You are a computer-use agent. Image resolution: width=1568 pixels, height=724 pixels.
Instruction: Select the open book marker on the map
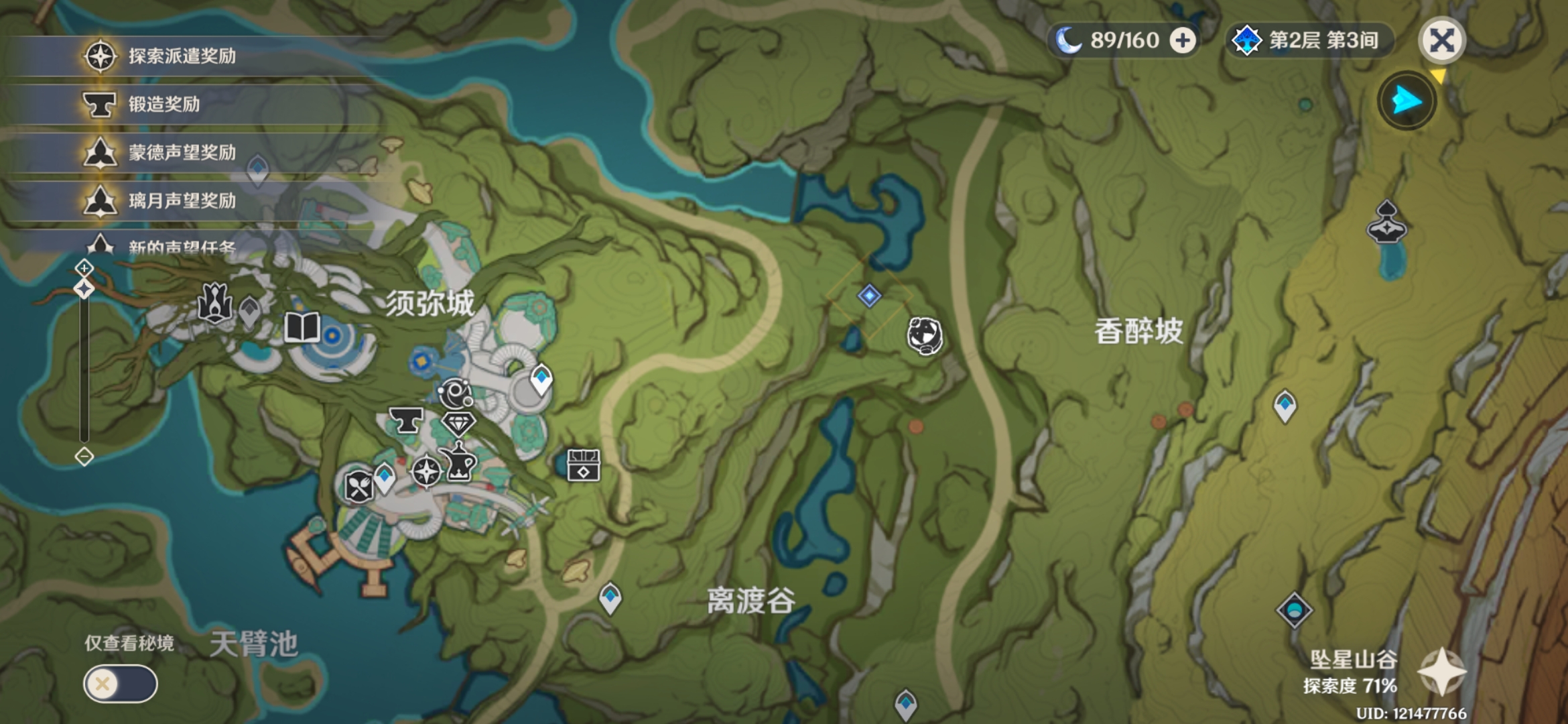pyautogui.click(x=302, y=328)
